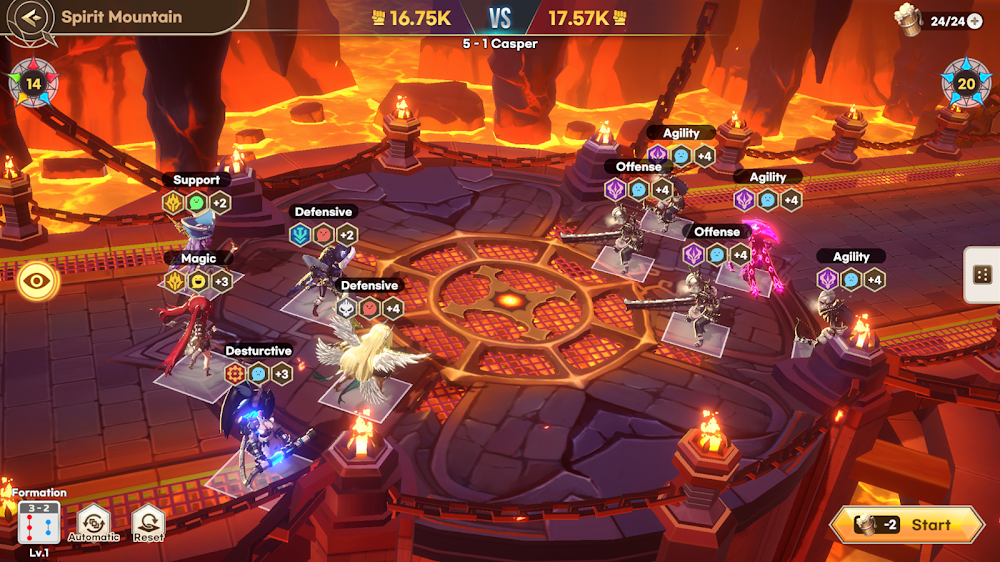Image resolution: width=1000 pixels, height=562 pixels.
Task: Reset the team formation
Action: pos(148,521)
